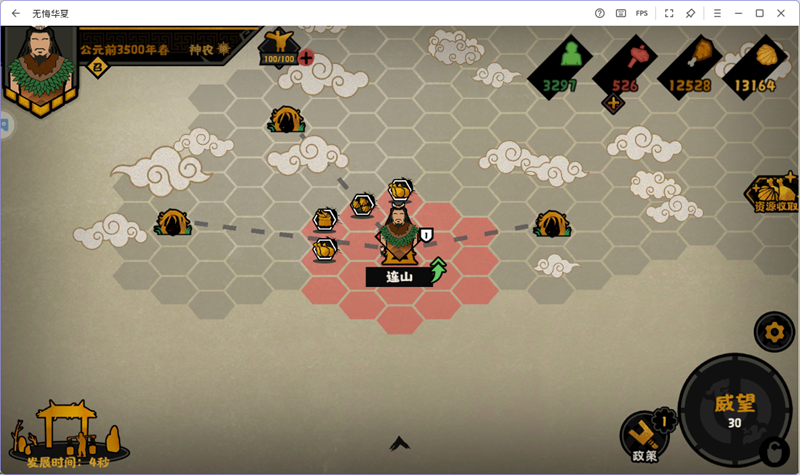The height and width of the screenshot is (475, 800).
Task: Toggle fullscreen in the title bar
Action: 668,13
